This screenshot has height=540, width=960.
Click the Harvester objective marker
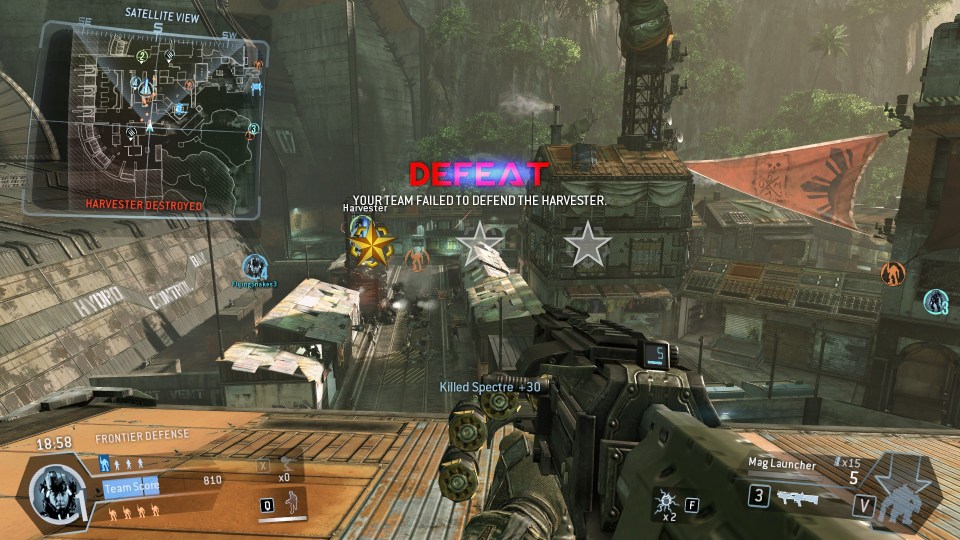point(360,223)
